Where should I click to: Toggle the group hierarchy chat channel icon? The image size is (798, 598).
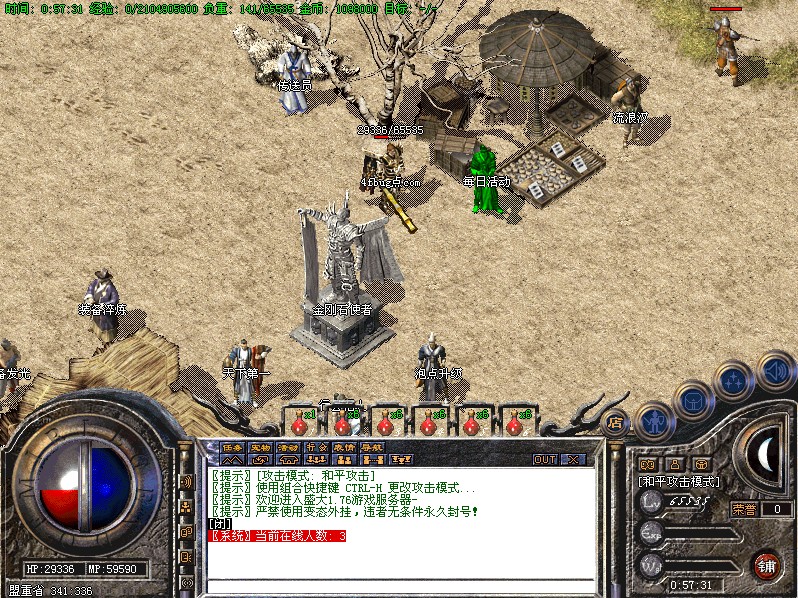pyautogui.click(x=186, y=507)
